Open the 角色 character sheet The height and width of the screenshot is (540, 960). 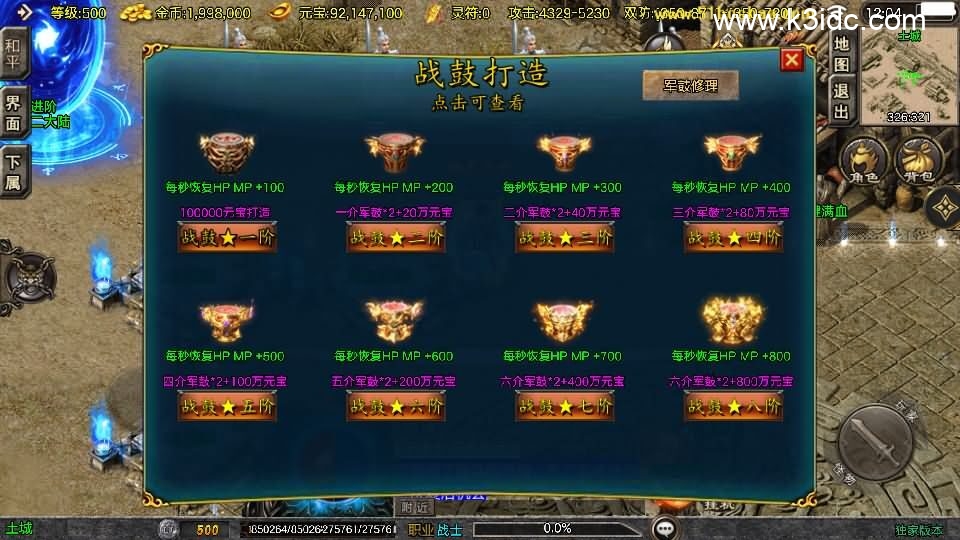862,162
